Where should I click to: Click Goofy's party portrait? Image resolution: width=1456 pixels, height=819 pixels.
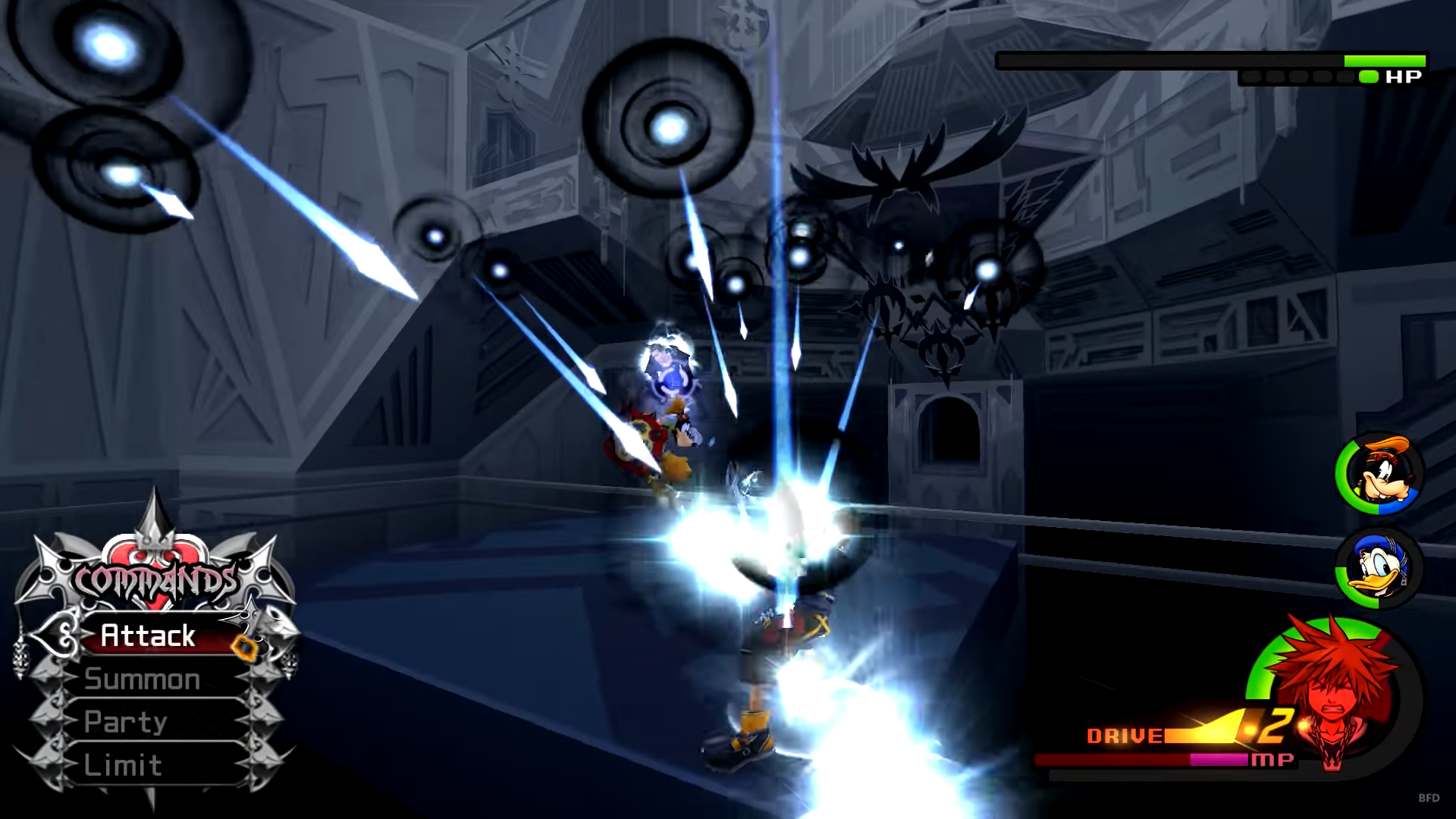1379,474
